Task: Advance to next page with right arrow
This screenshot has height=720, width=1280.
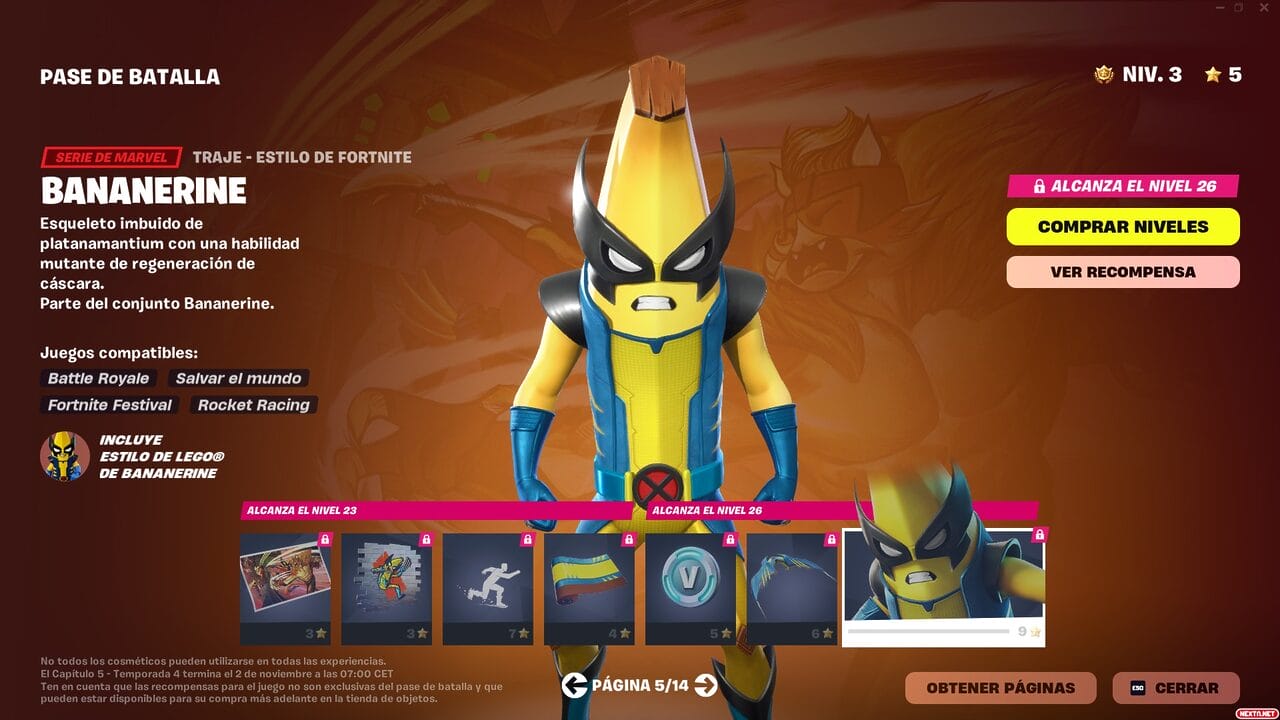Action: coord(707,687)
